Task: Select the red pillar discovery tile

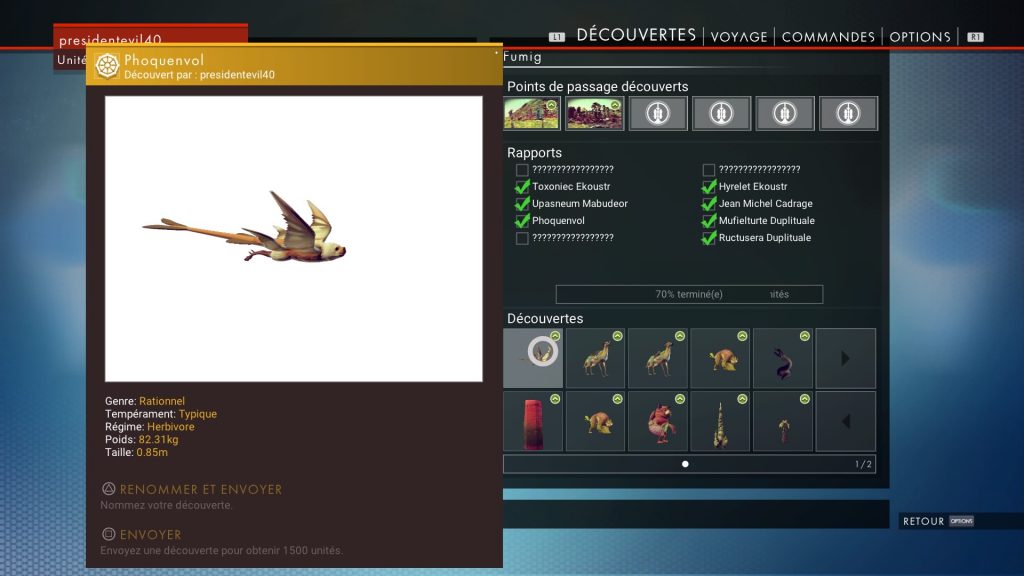Action: coord(533,421)
